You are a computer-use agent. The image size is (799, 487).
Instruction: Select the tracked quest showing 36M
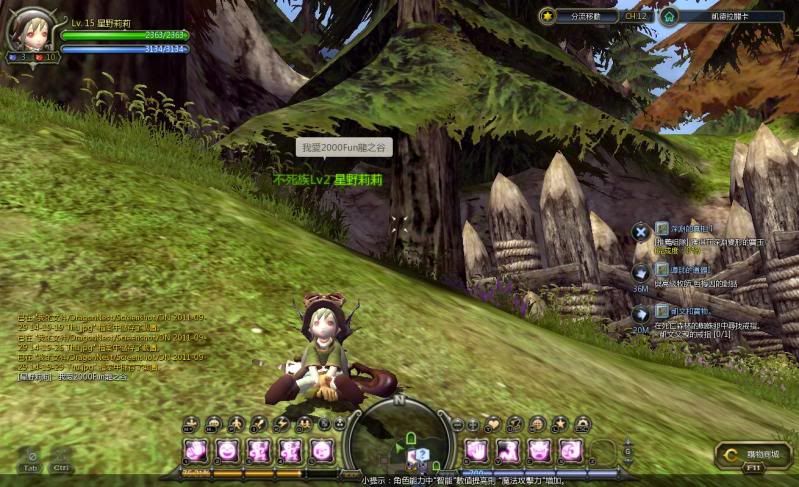click(x=640, y=273)
